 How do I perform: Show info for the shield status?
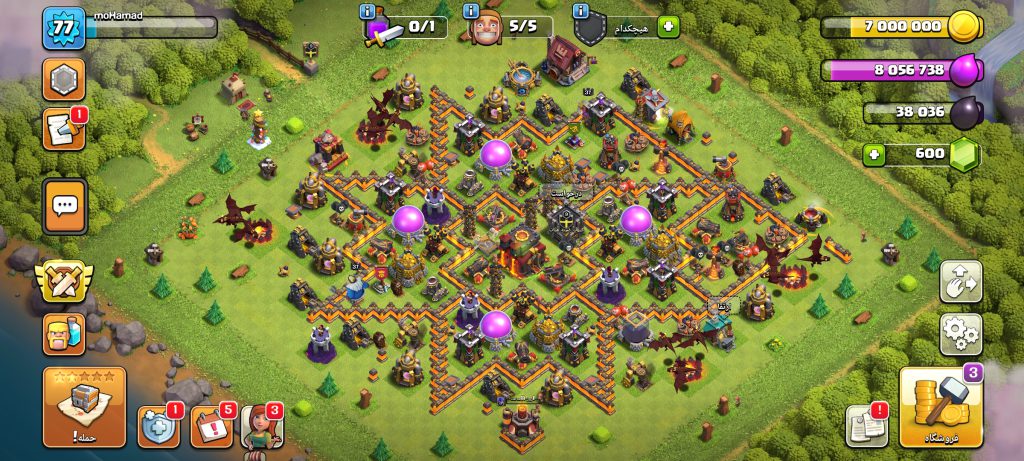[580, 12]
